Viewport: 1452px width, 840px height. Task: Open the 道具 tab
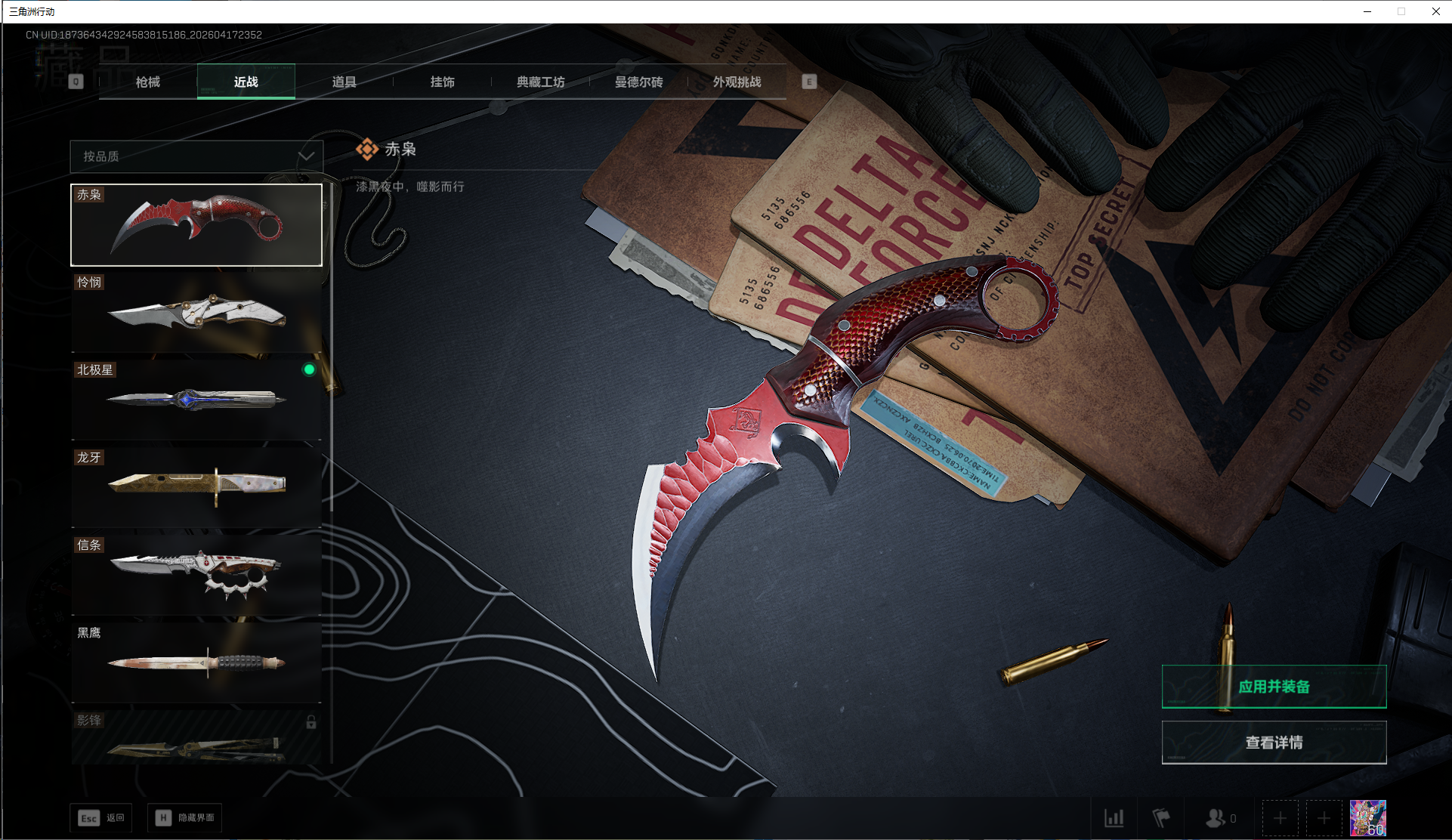point(344,82)
